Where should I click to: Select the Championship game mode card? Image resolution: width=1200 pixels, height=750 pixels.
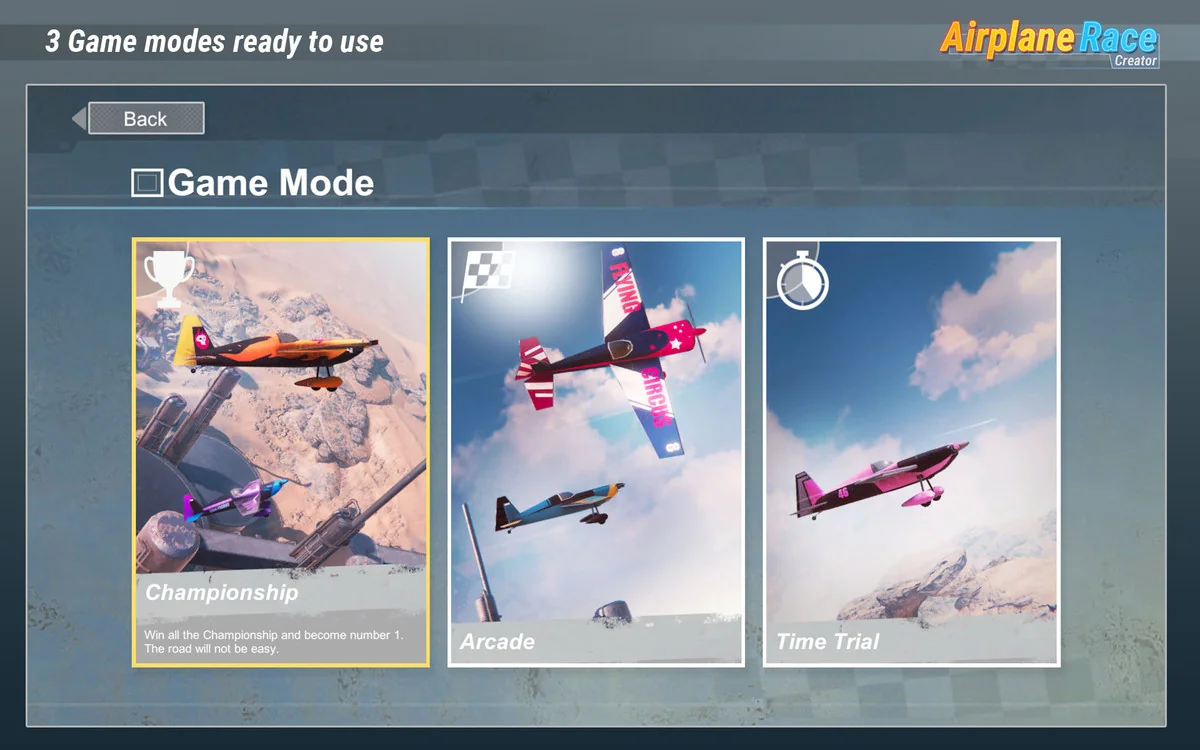coord(281,452)
